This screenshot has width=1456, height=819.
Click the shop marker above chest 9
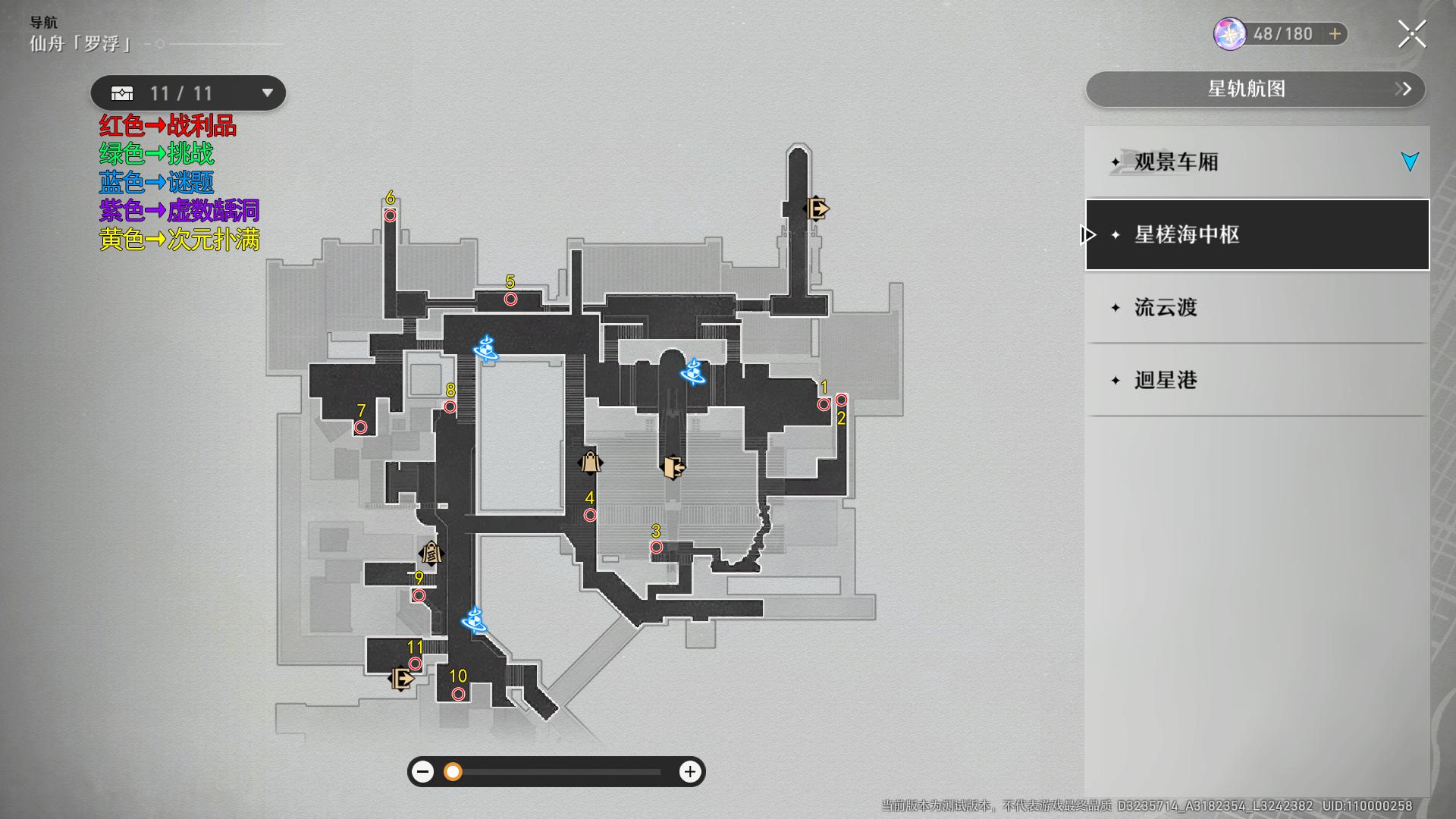[x=431, y=553]
